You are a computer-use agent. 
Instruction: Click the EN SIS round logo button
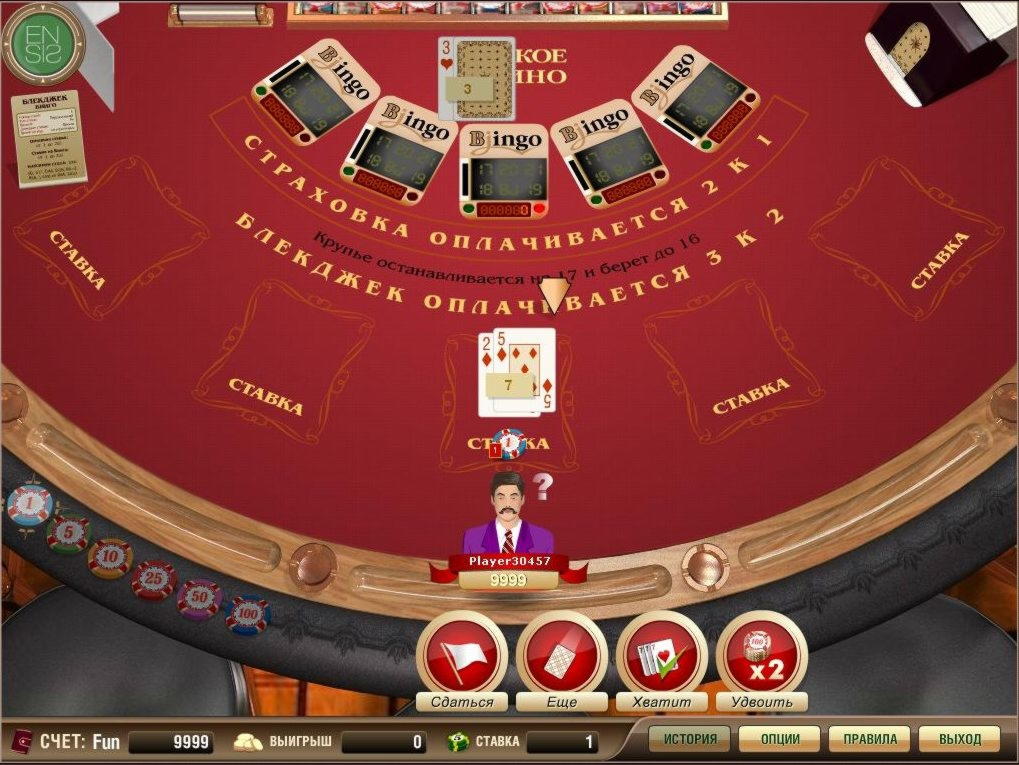pos(43,43)
